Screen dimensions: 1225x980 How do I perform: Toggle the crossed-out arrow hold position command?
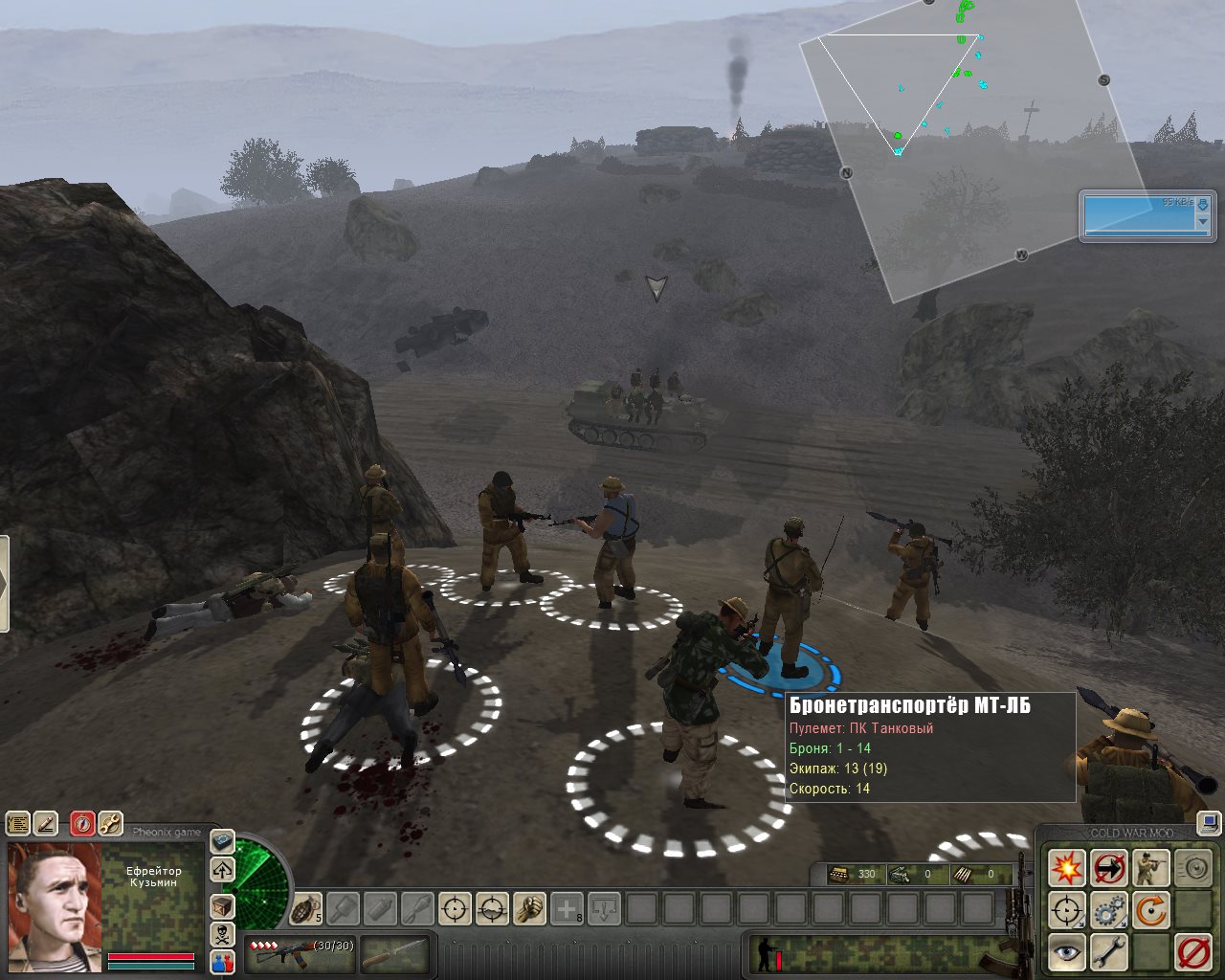1109,869
